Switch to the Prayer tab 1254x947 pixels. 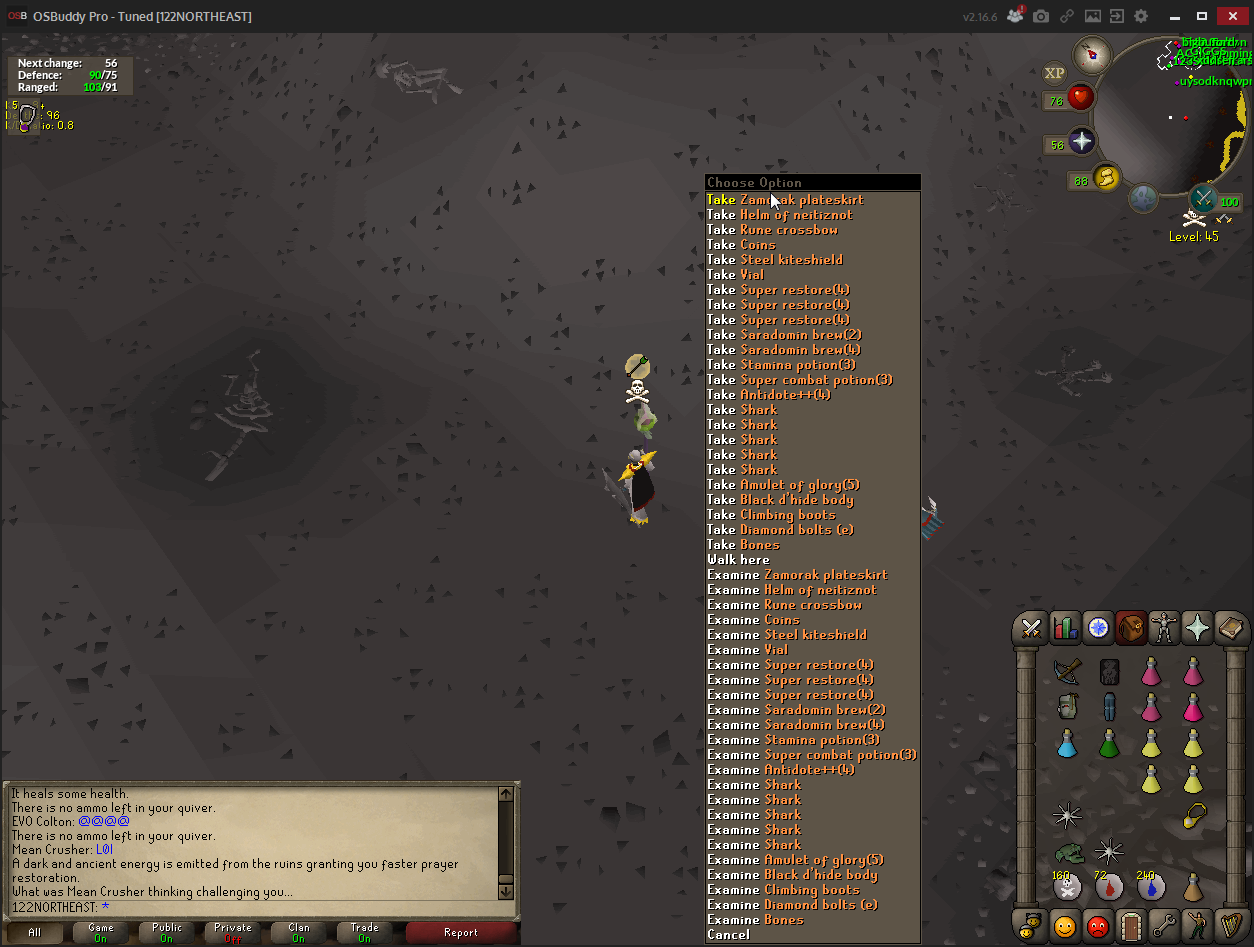pos(1197,628)
